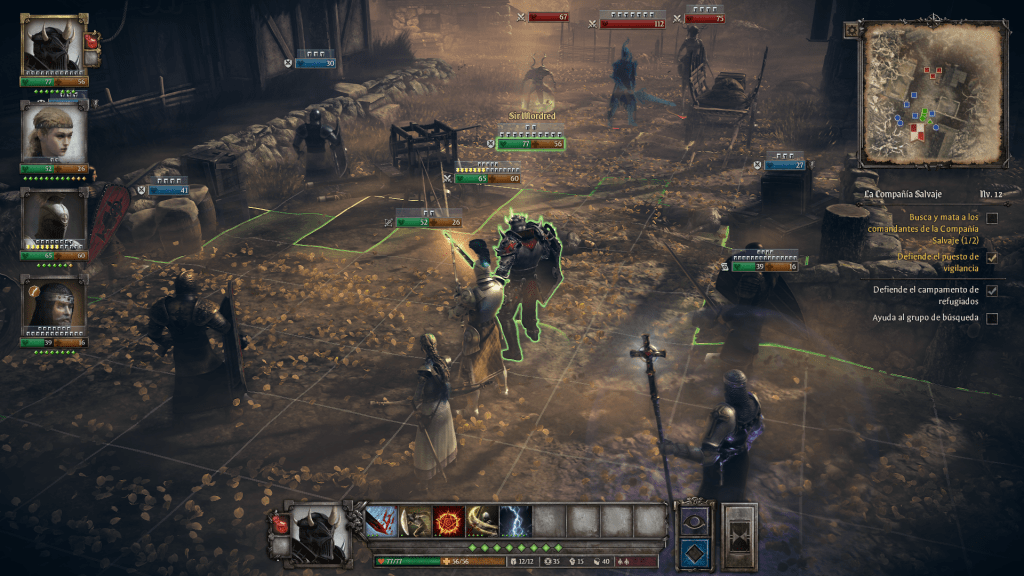The width and height of the screenshot is (1024, 576).
Task: Open the minimap
Action: click(x=934, y=93)
